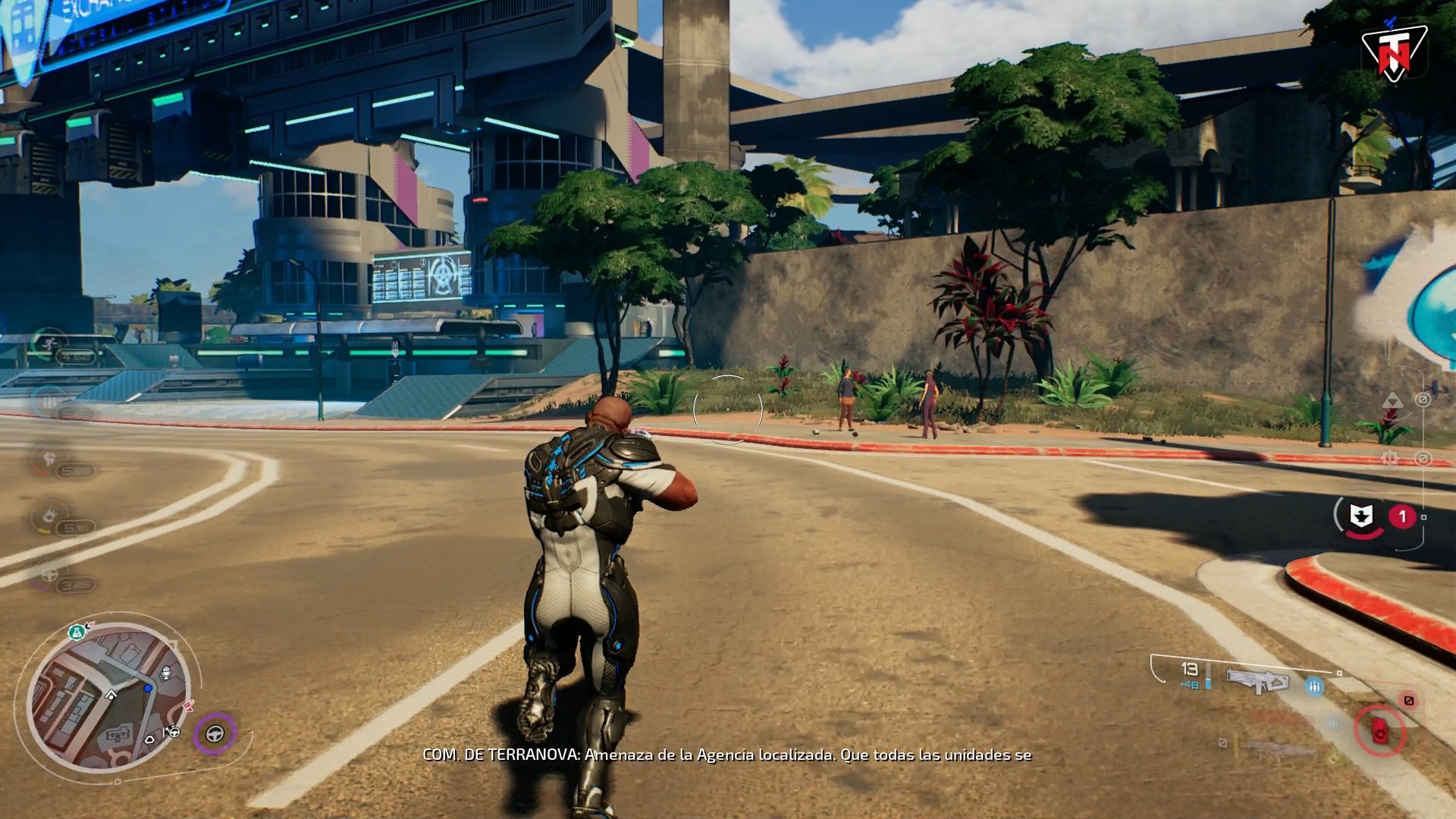The width and height of the screenshot is (1456, 819).
Task: Select the microphone icon on the minimap
Action: pos(165,673)
